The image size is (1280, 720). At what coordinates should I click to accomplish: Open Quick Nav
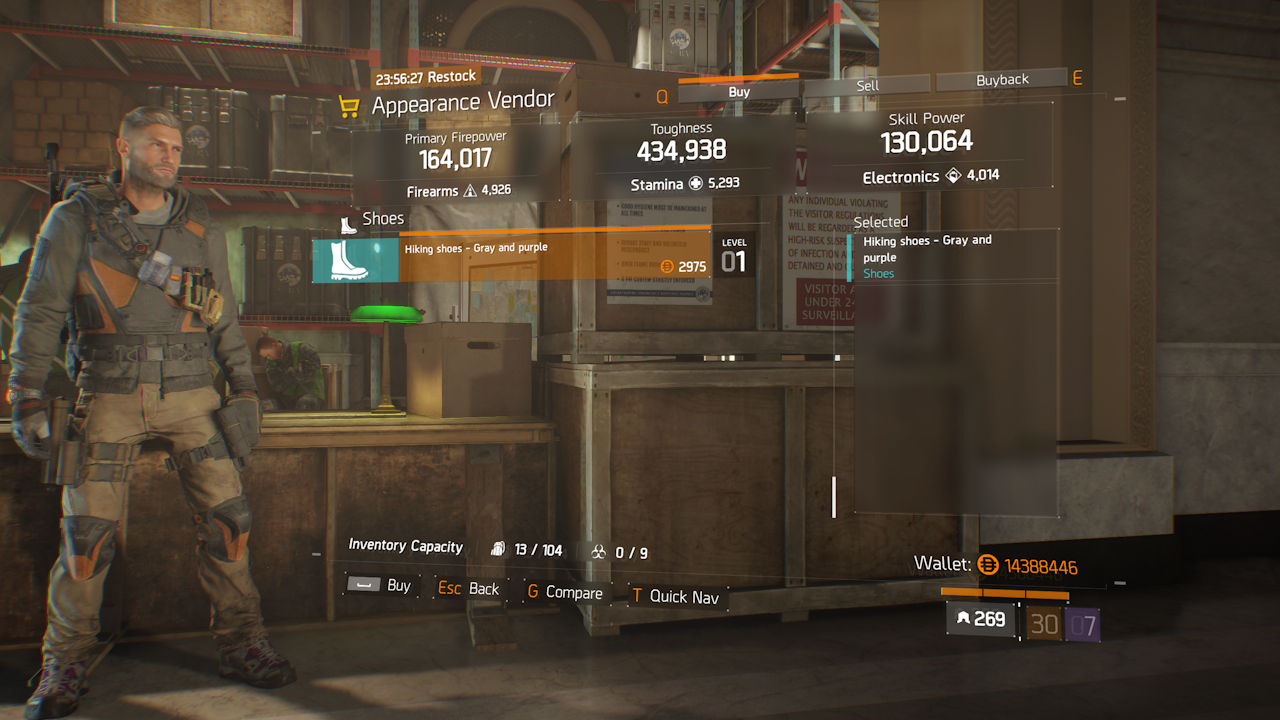tap(675, 596)
